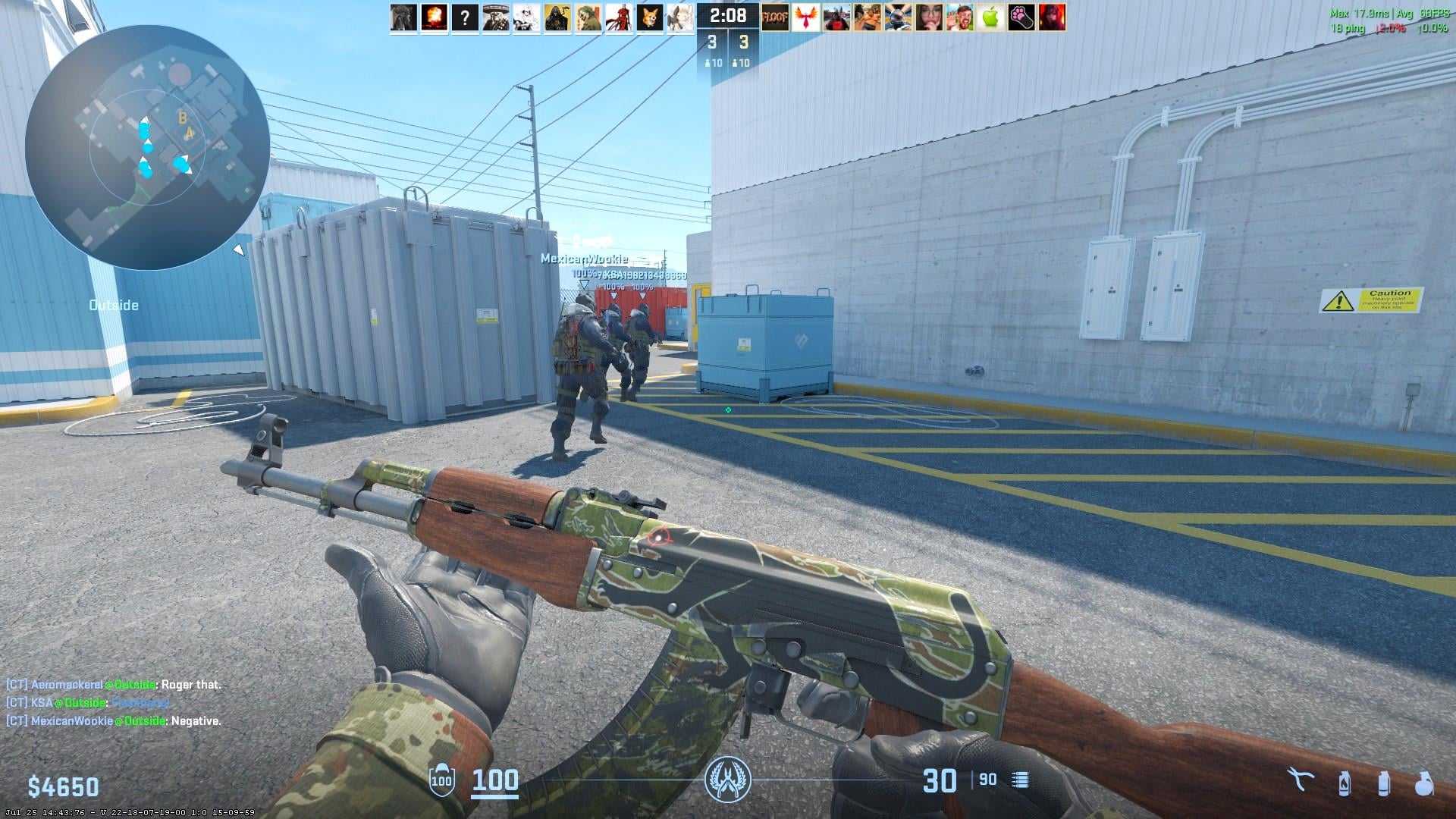Click the spare magazine icon beside reserve ammo

click(x=1022, y=780)
